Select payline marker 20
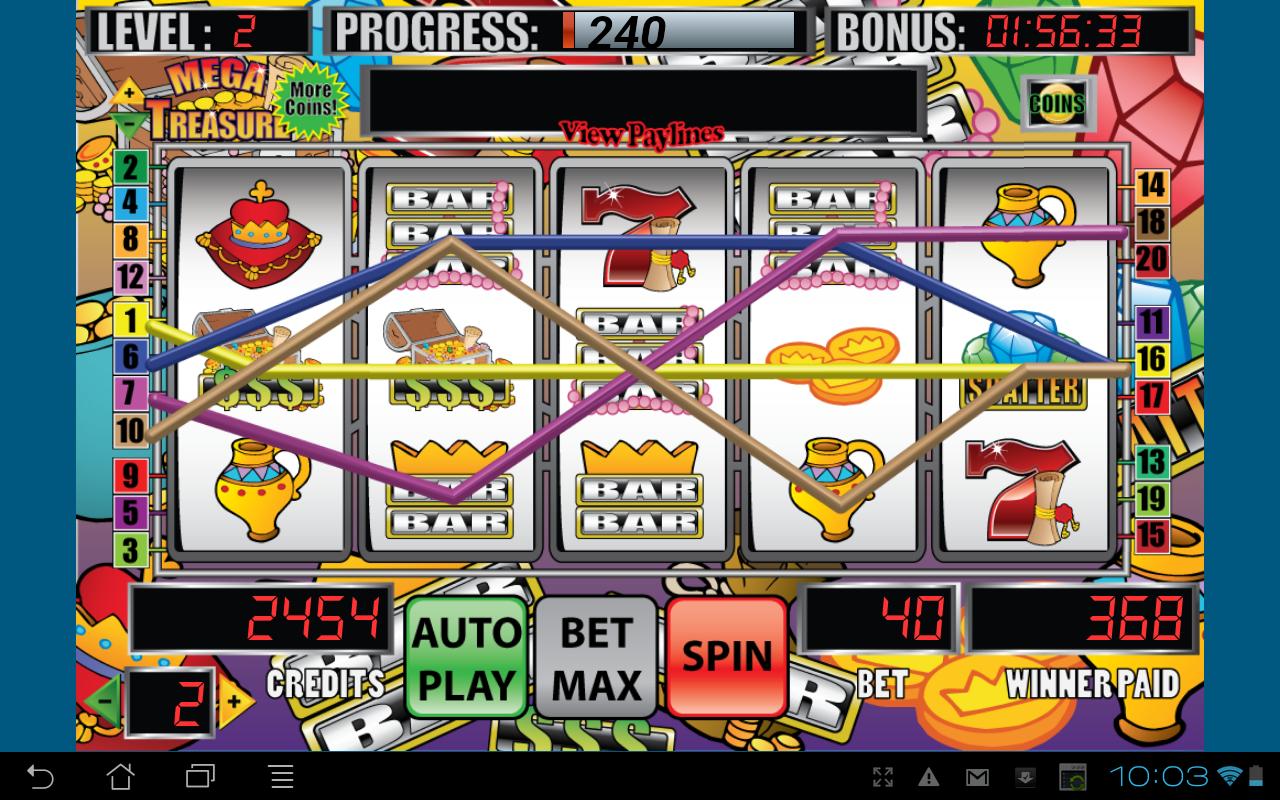1280x800 pixels. pyautogui.click(x=1152, y=260)
